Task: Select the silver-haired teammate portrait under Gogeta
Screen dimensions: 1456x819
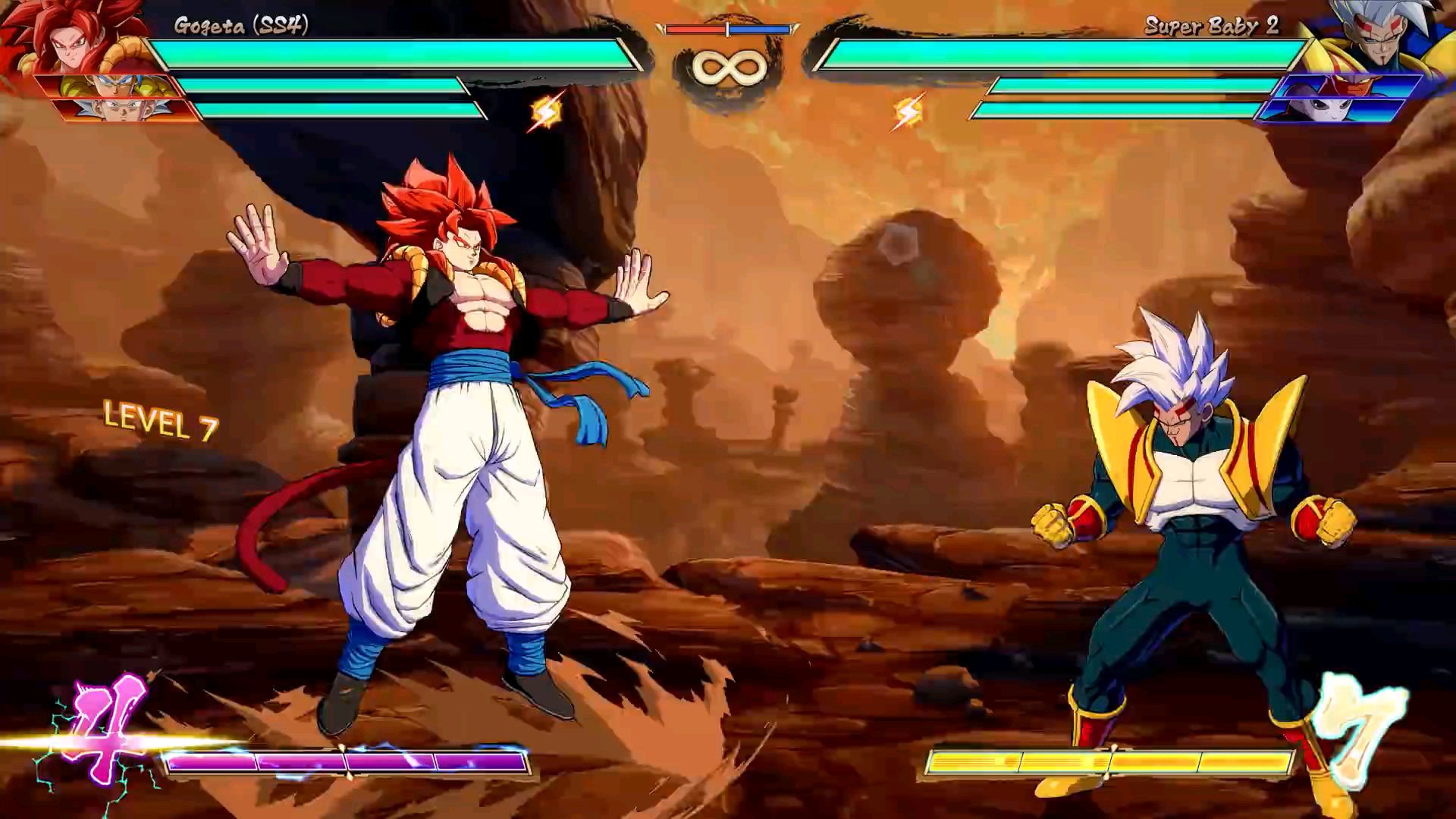Action: [125, 111]
